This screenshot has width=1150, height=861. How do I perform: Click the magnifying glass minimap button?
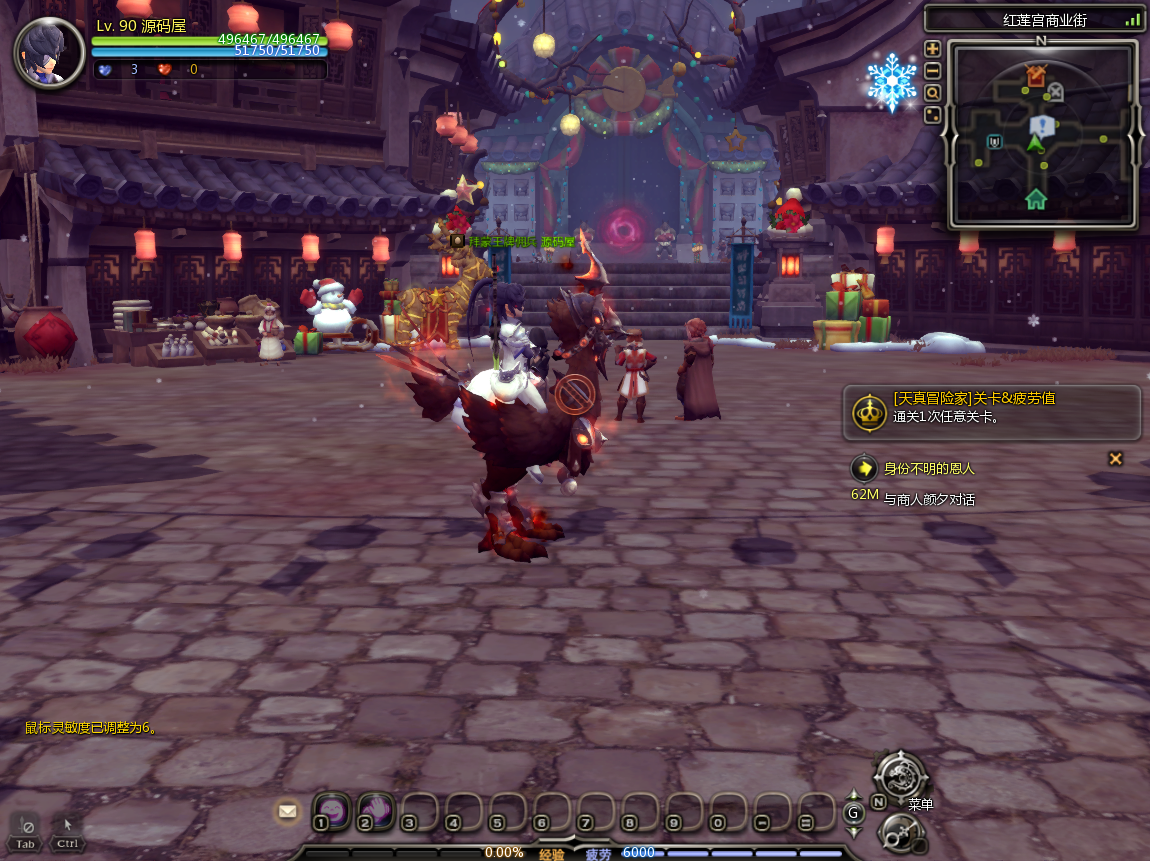(932, 93)
